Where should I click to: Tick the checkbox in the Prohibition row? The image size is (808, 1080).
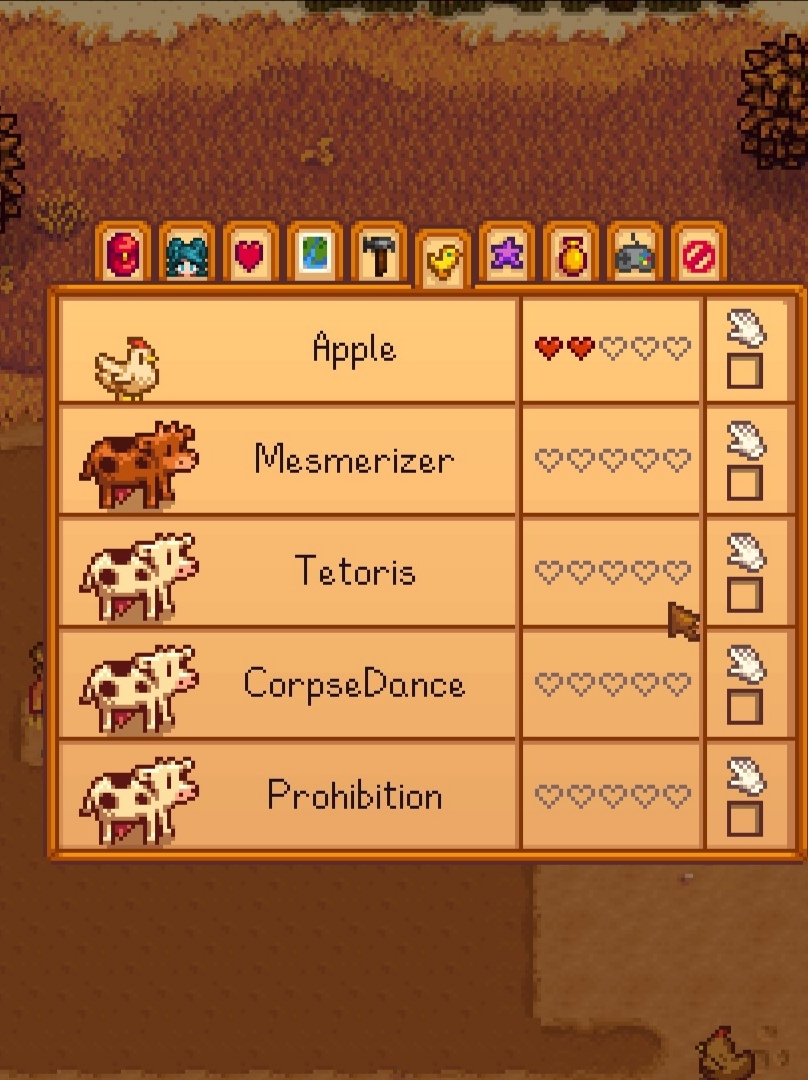744,820
